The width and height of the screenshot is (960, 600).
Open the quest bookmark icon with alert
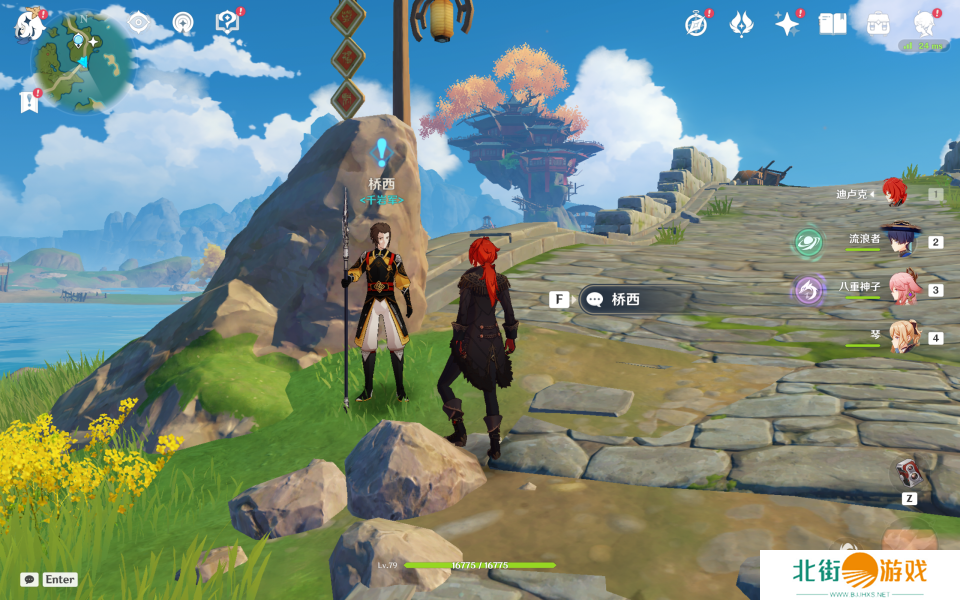29,101
